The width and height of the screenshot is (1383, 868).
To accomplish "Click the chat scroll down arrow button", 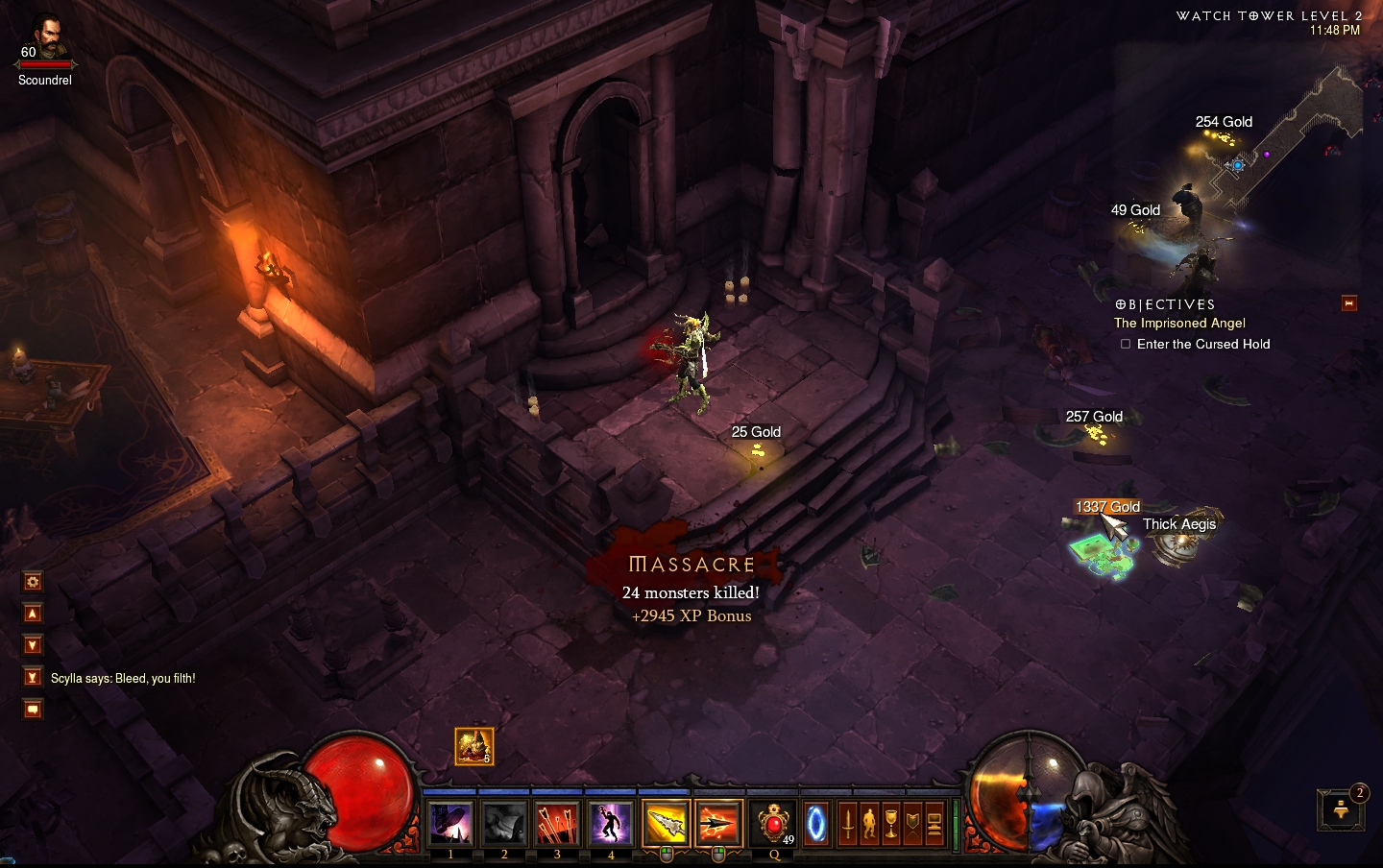I will 33,645.
